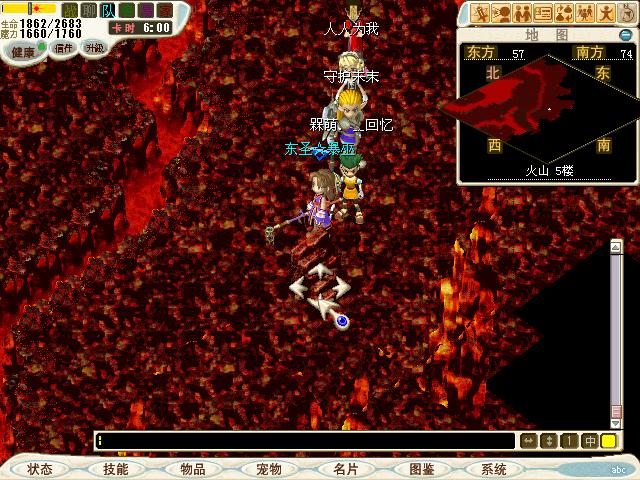This screenshot has height=480, width=640.
Task: Open the 状态 (Status) menu
Action: (x=40, y=468)
